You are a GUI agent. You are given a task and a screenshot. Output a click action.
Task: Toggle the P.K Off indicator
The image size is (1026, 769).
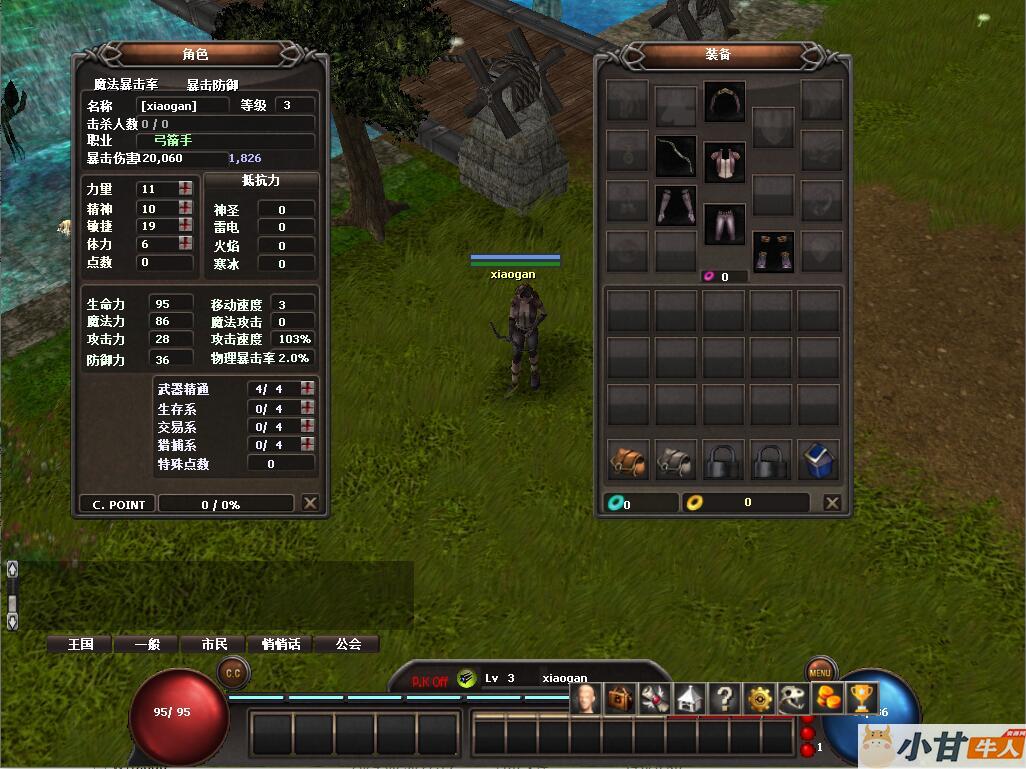(x=430, y=681)
